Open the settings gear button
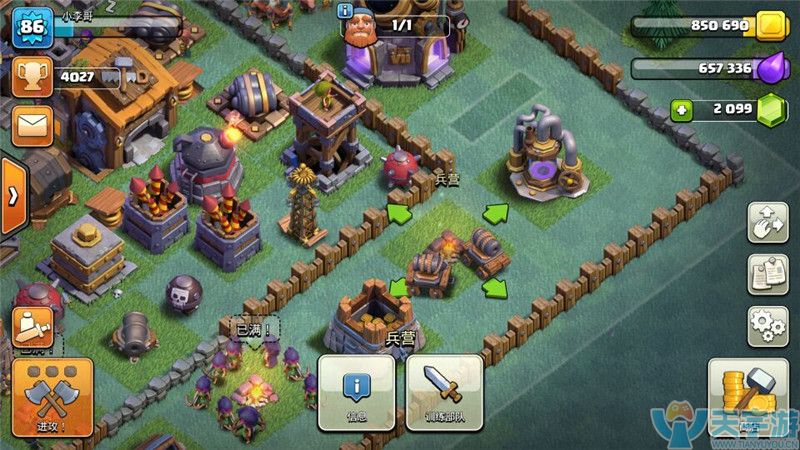Screen dimensions: 800x450 click(x=768, y=325)
